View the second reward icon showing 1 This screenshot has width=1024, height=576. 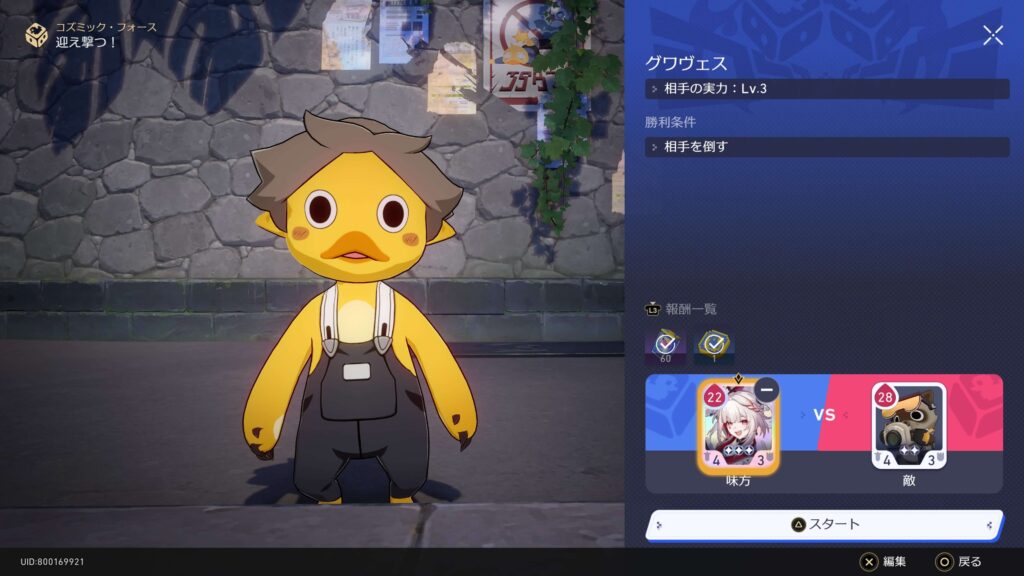(x=714, y=346)
